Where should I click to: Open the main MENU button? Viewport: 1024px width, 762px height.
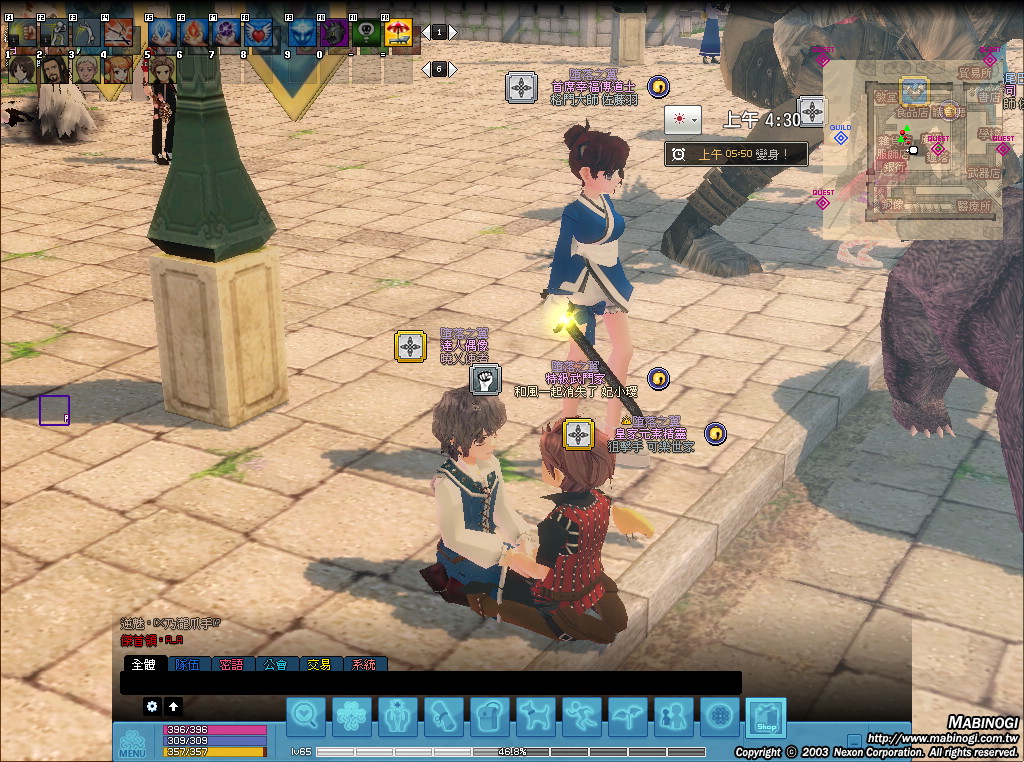tap(132, 743)
